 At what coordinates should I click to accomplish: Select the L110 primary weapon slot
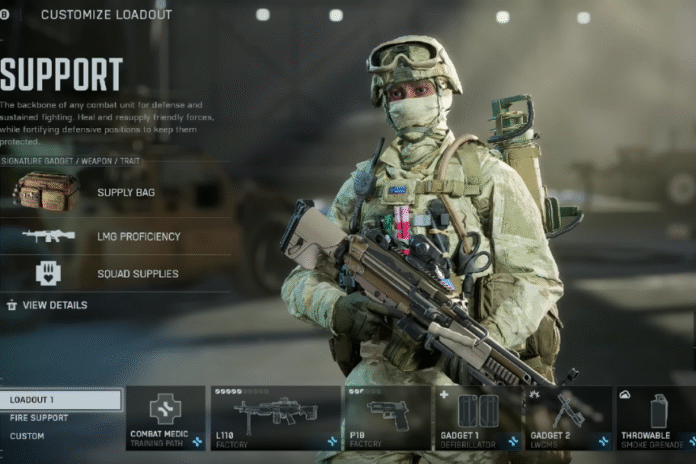pyautogui.click(x=275, y=418)
